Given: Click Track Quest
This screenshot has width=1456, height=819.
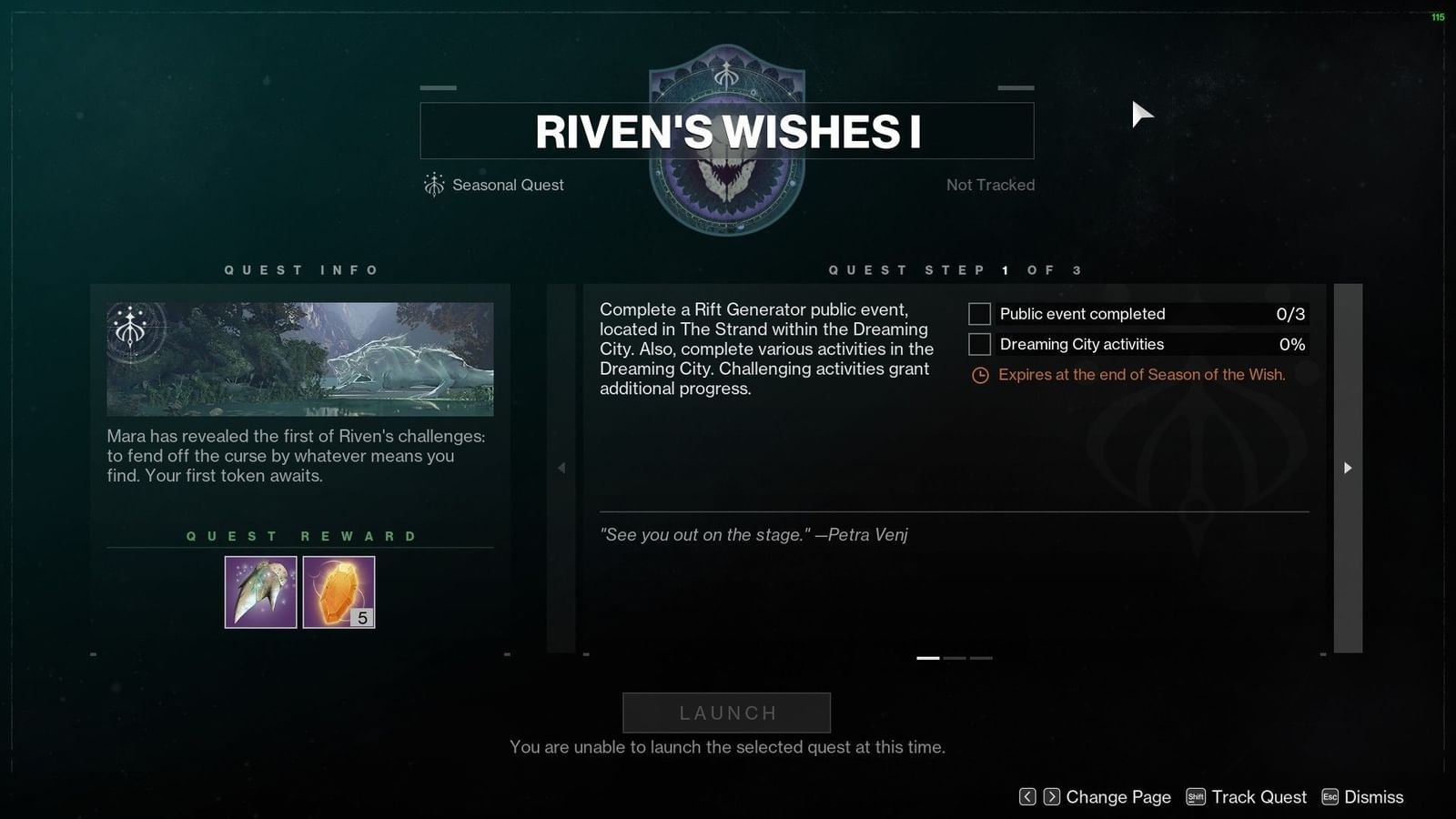Looking at the screenshot, I should 1259,796.
